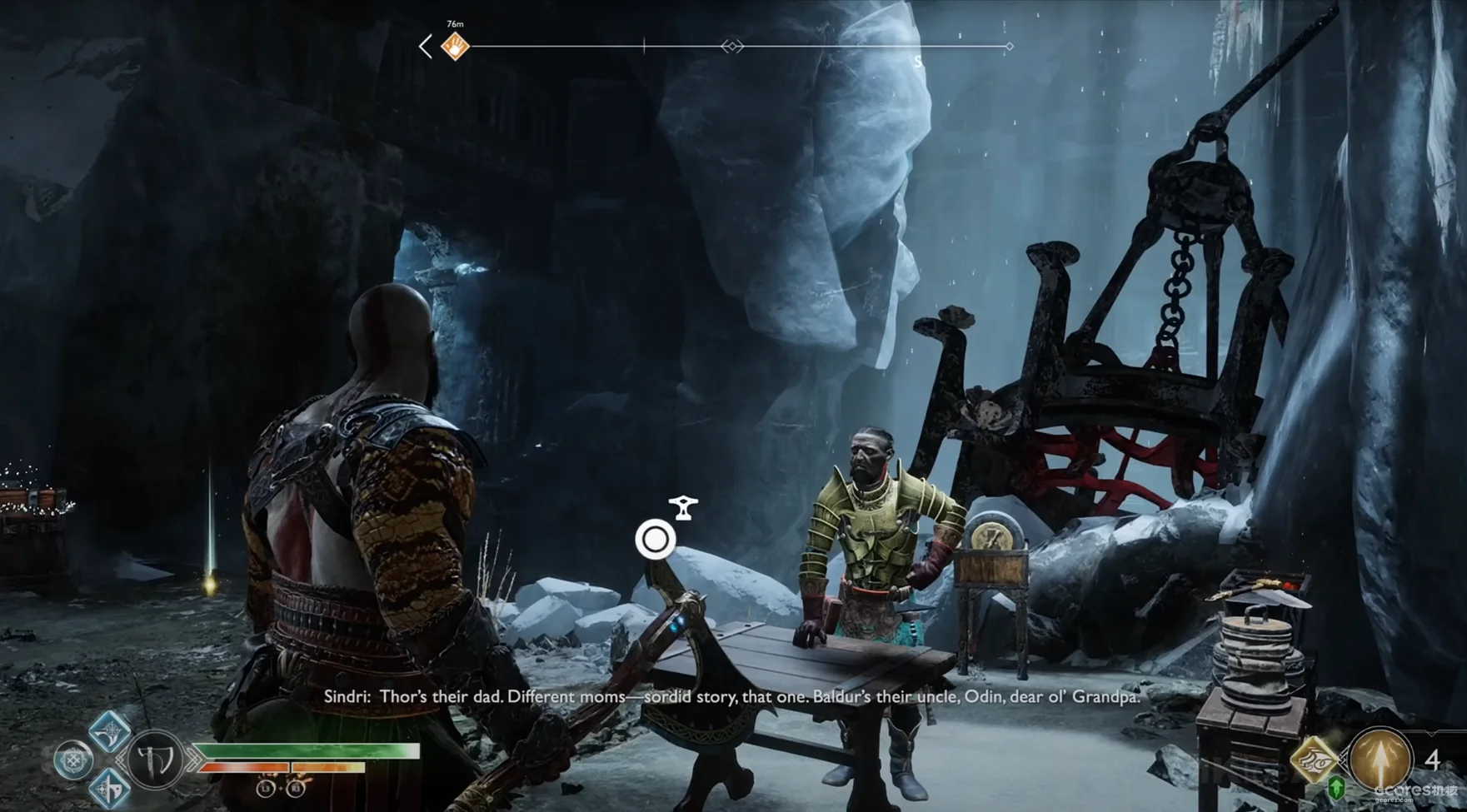Click the anvil shop marker above Sindri's table

684,507
